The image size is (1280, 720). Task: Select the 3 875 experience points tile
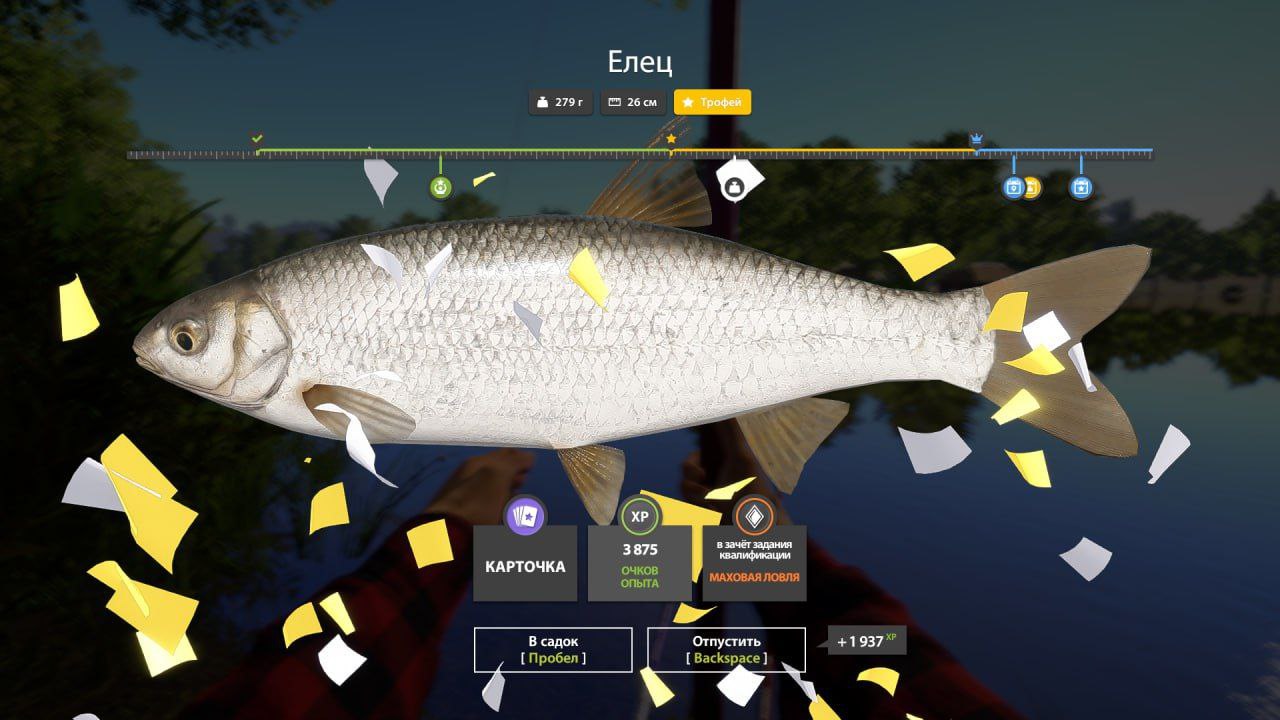coord(640,564)
